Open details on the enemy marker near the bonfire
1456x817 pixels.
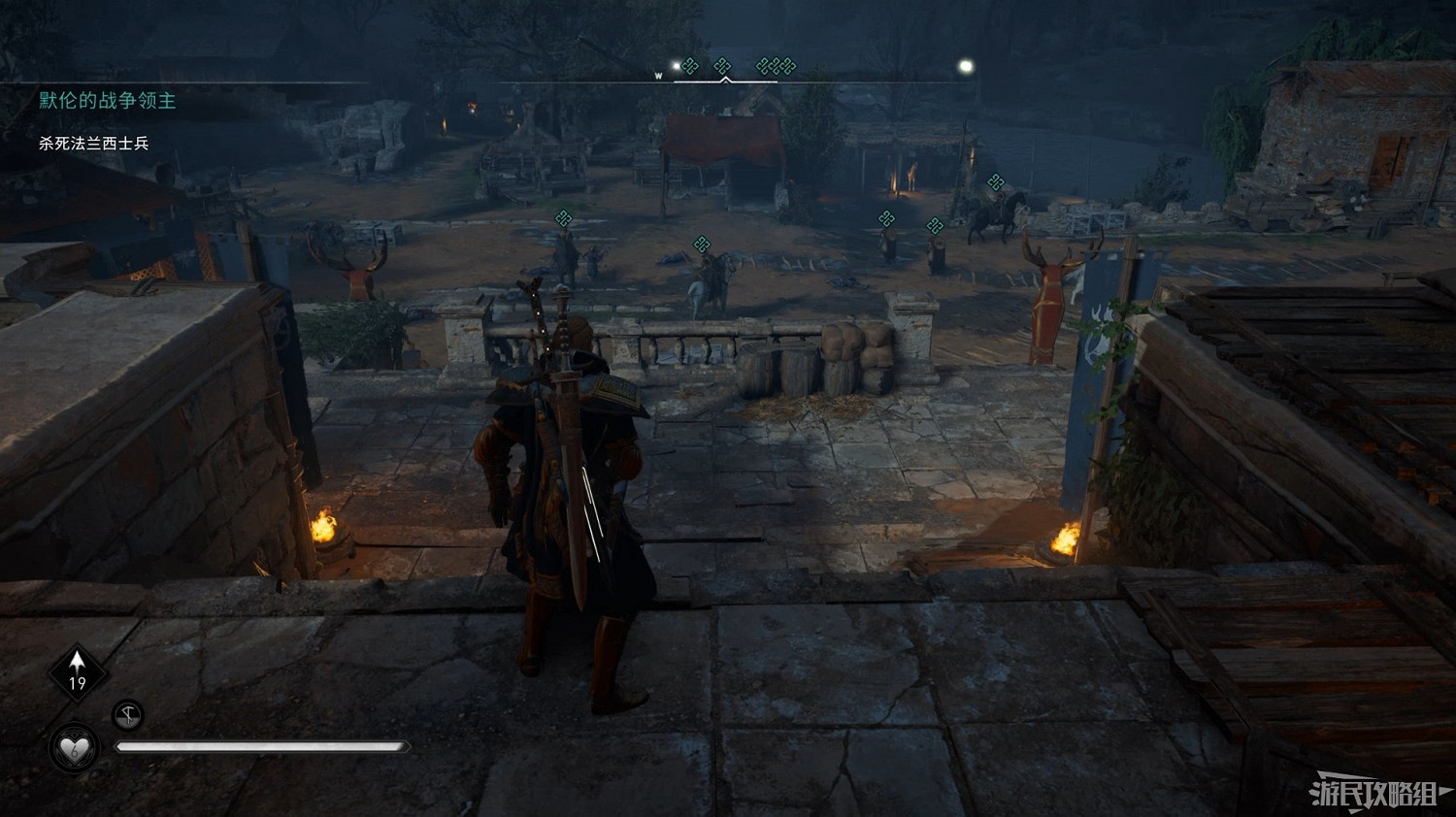886,219
